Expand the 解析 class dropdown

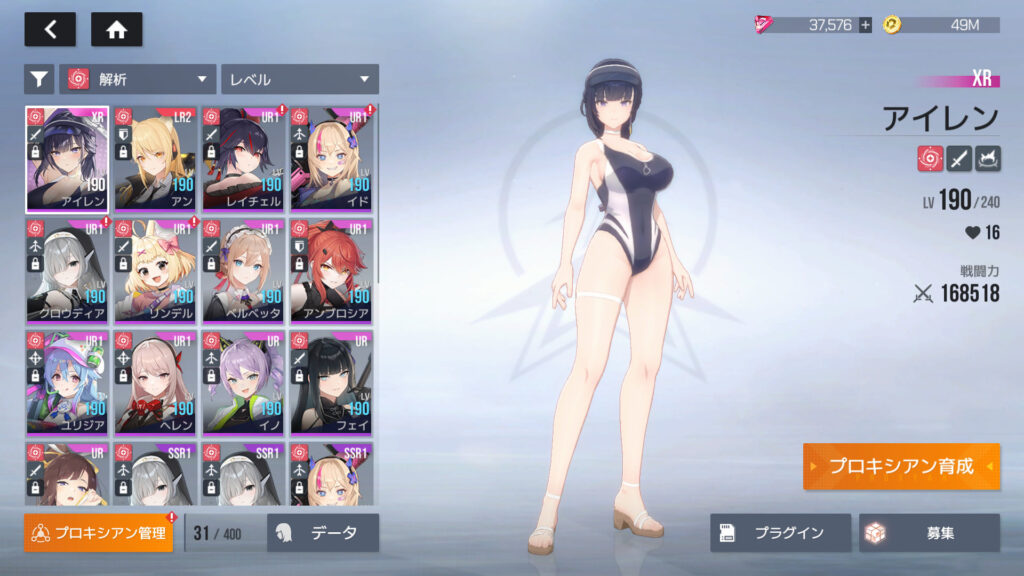point(138,79)
